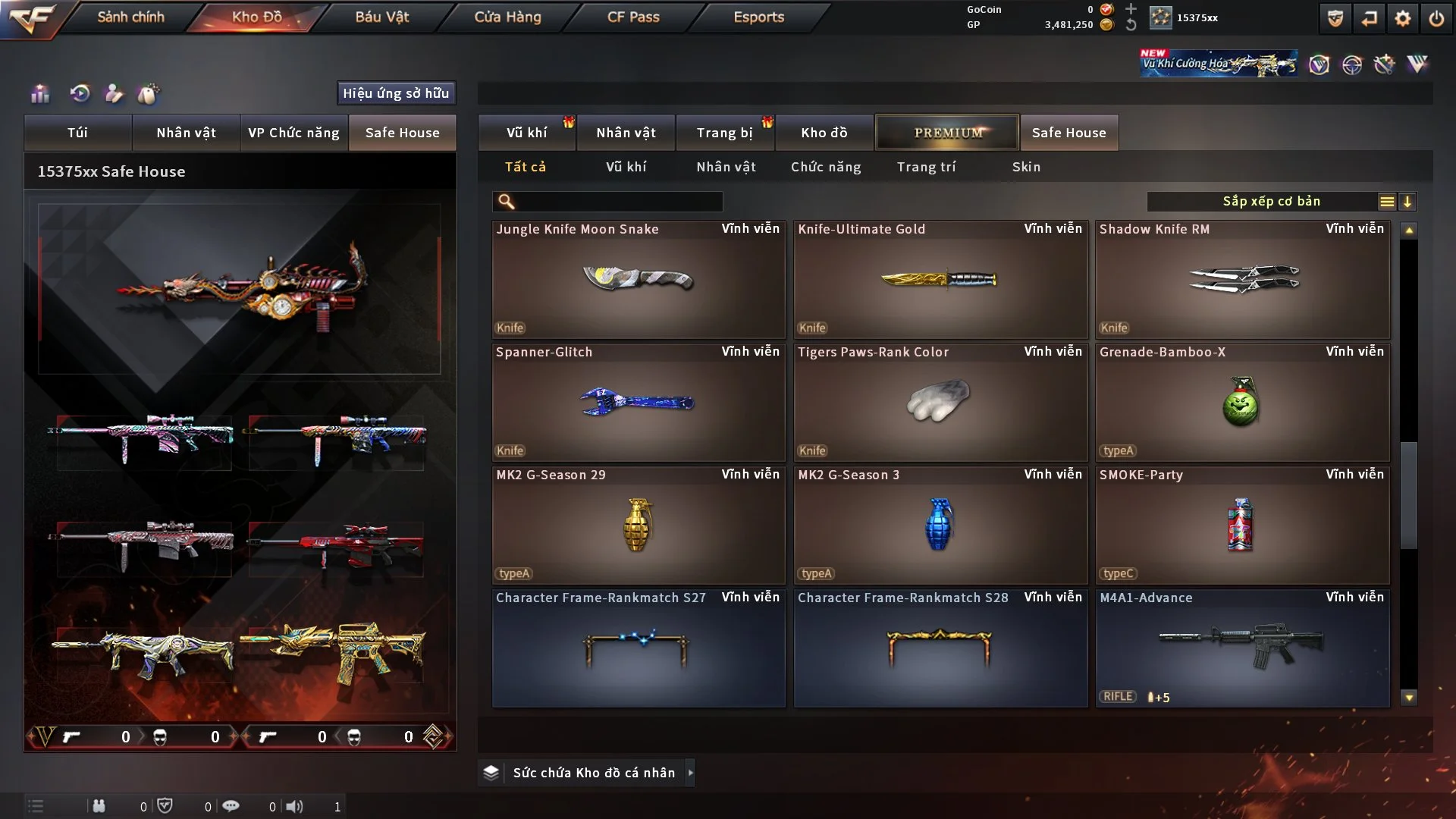Select the Túi bag tab
1456x819 pixels.
click(77, 133)
